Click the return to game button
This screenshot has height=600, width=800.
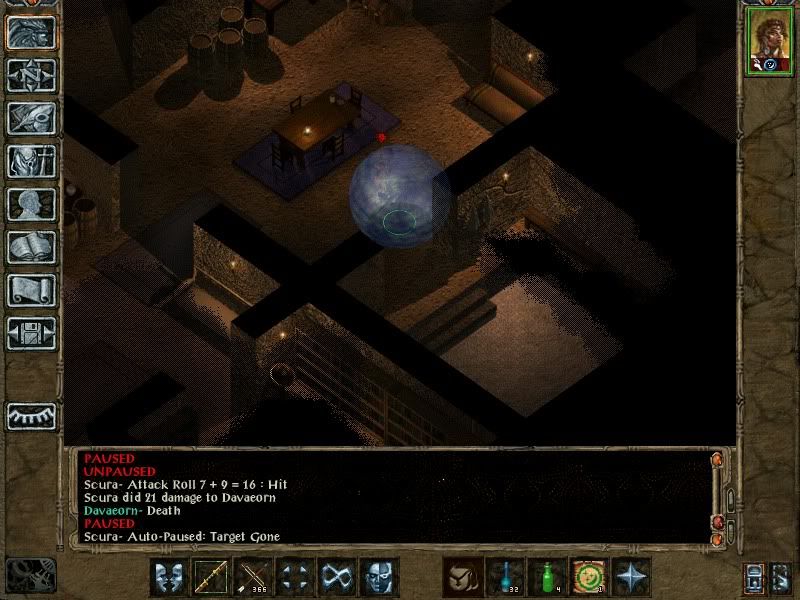click(31, 32)
